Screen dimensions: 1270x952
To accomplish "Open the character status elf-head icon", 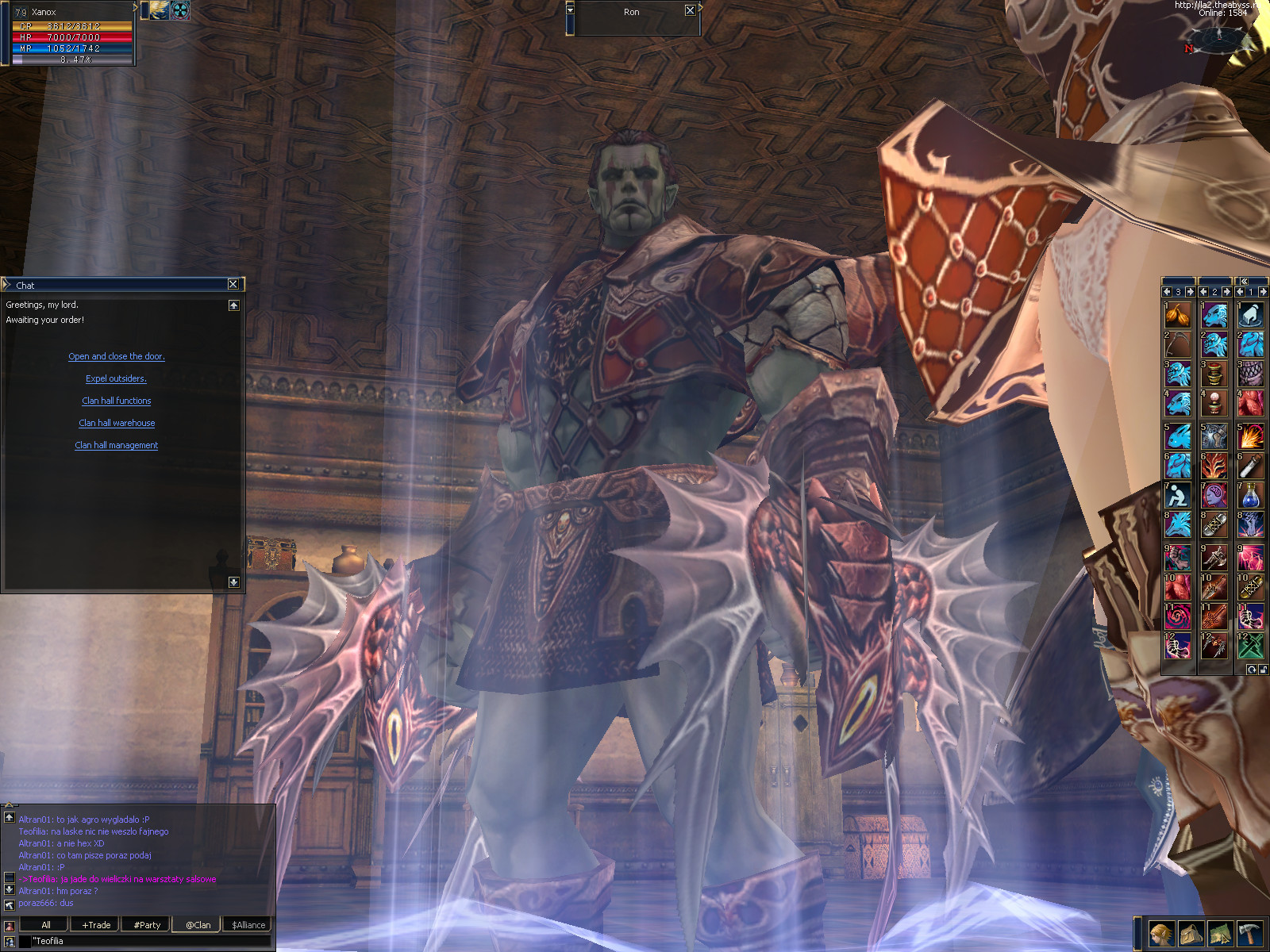I will [1161, 933].
